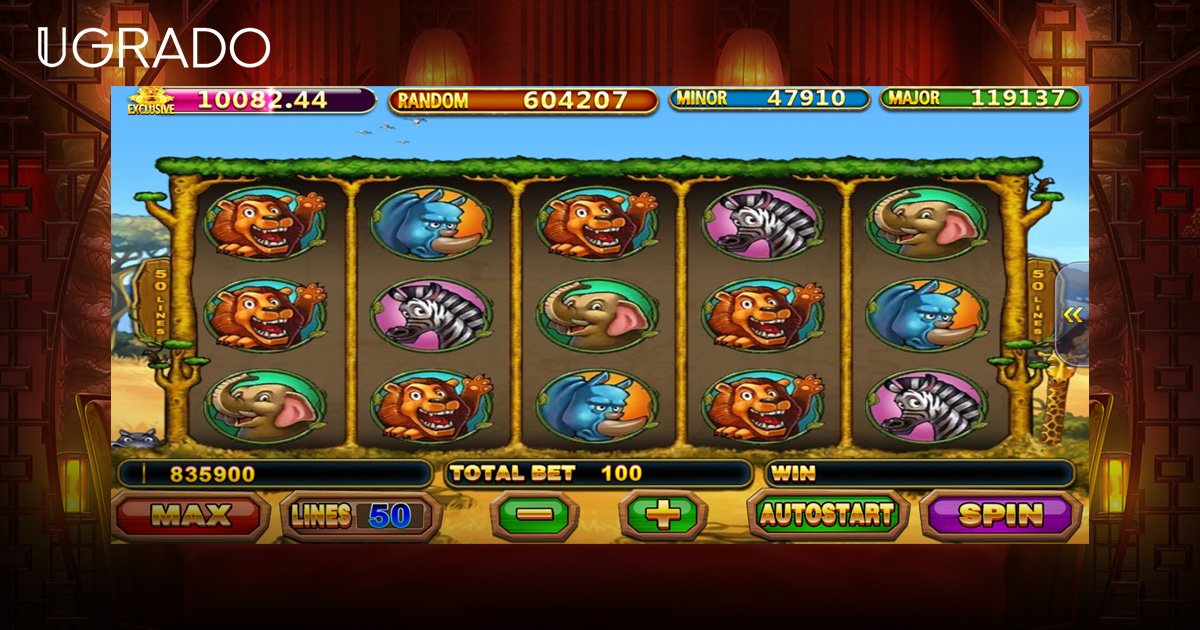Click the LINES 50 selector button

pyautogui.click(x=360, y=516)
